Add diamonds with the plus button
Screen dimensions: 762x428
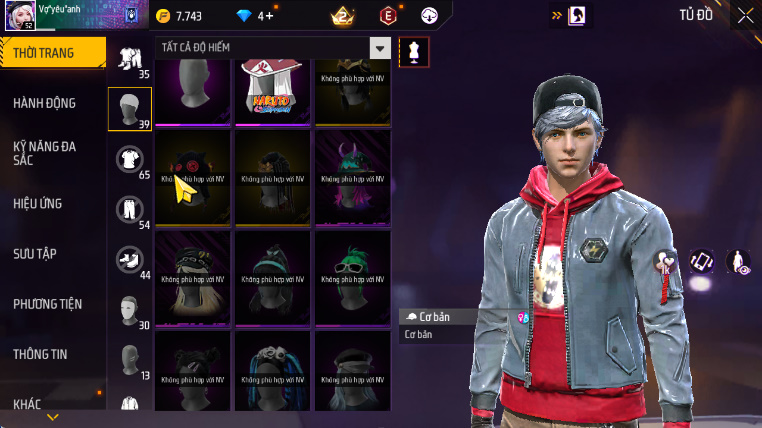pos(268,16)
